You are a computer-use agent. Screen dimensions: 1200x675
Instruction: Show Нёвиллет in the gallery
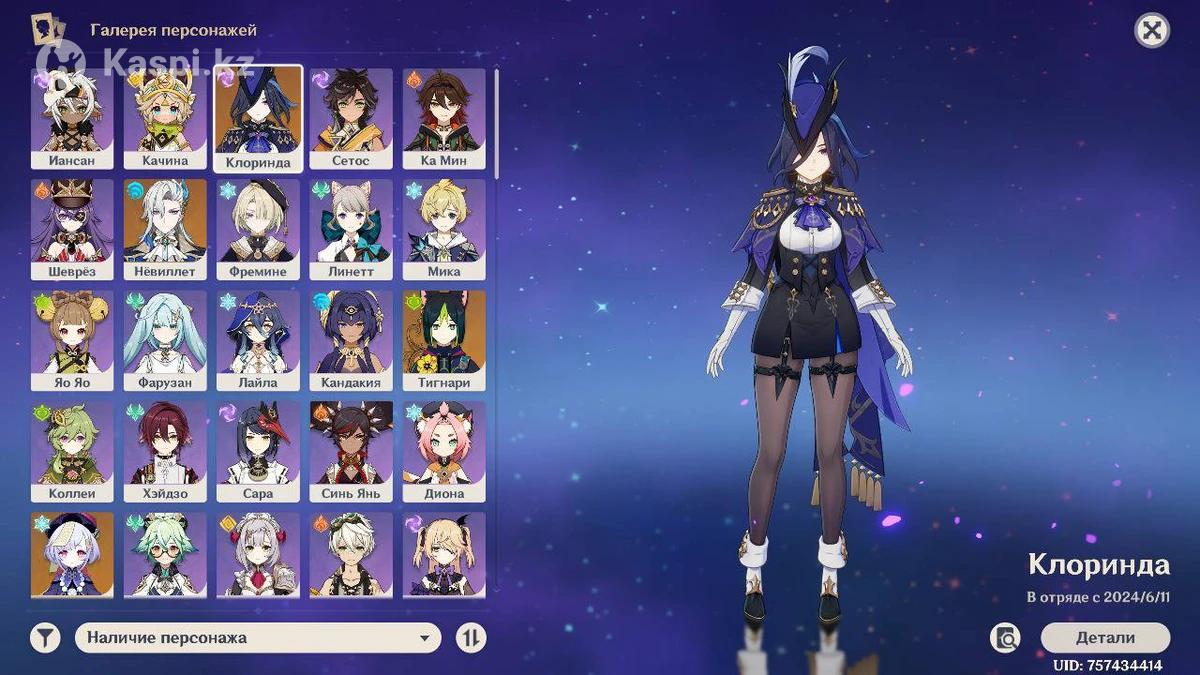[165, 229]
